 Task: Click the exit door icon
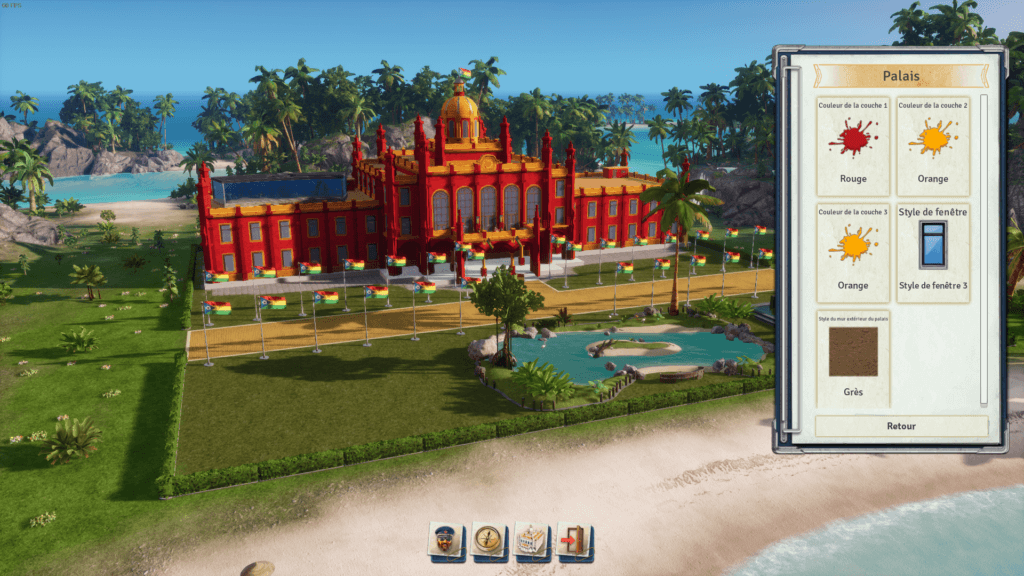click(x=573, y=540)
